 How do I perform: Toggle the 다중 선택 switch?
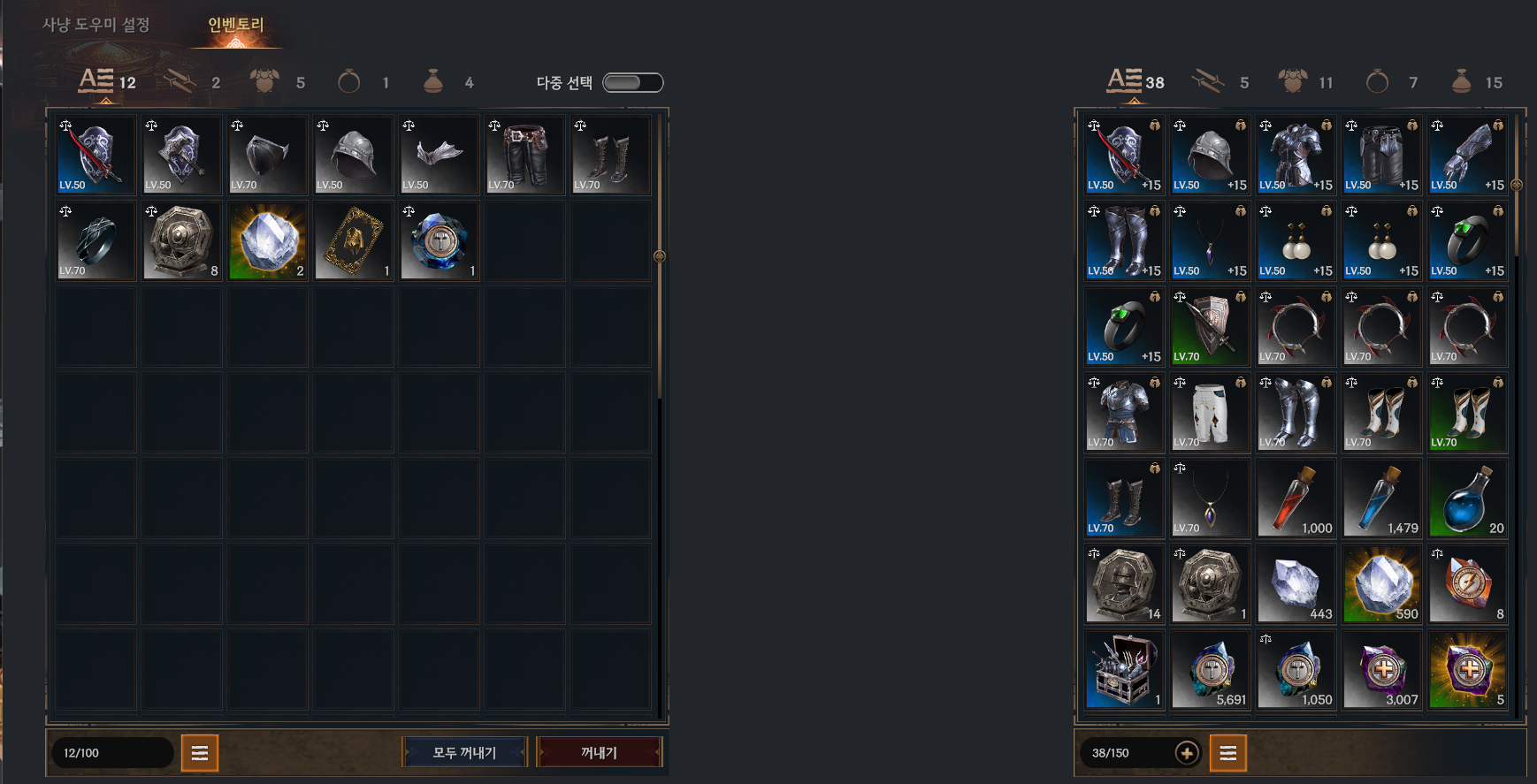point(632,82)
